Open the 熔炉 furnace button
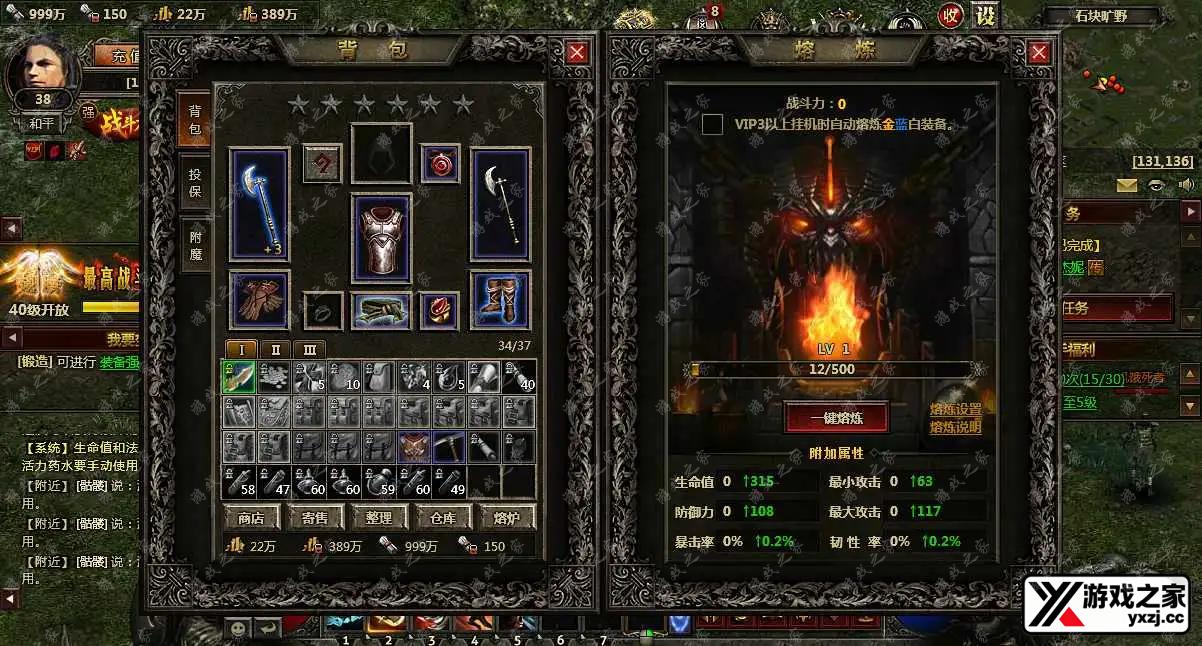This screenshot has height=646, width=1202. pos(507,517)
